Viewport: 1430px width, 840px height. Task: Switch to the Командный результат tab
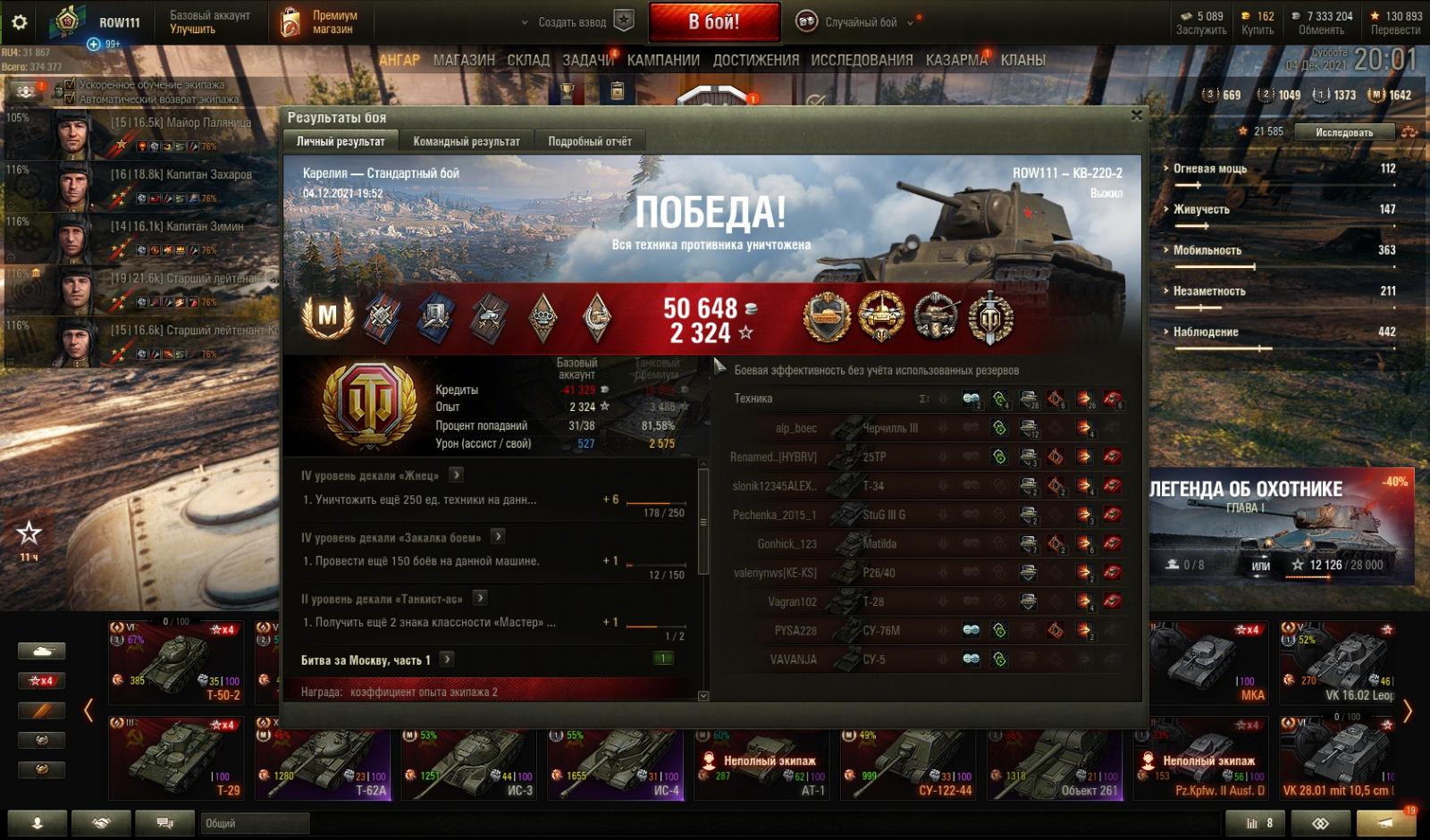pyautogui.click(x=466, y=141)
